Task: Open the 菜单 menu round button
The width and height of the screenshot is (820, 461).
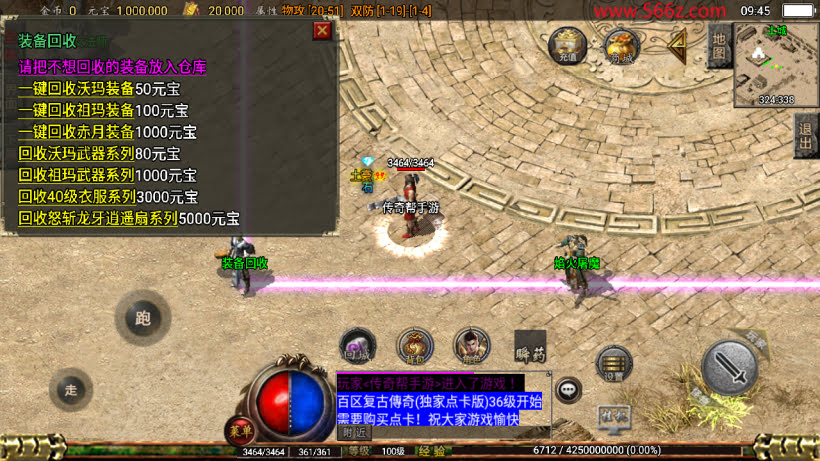Action: coord(239,431)
